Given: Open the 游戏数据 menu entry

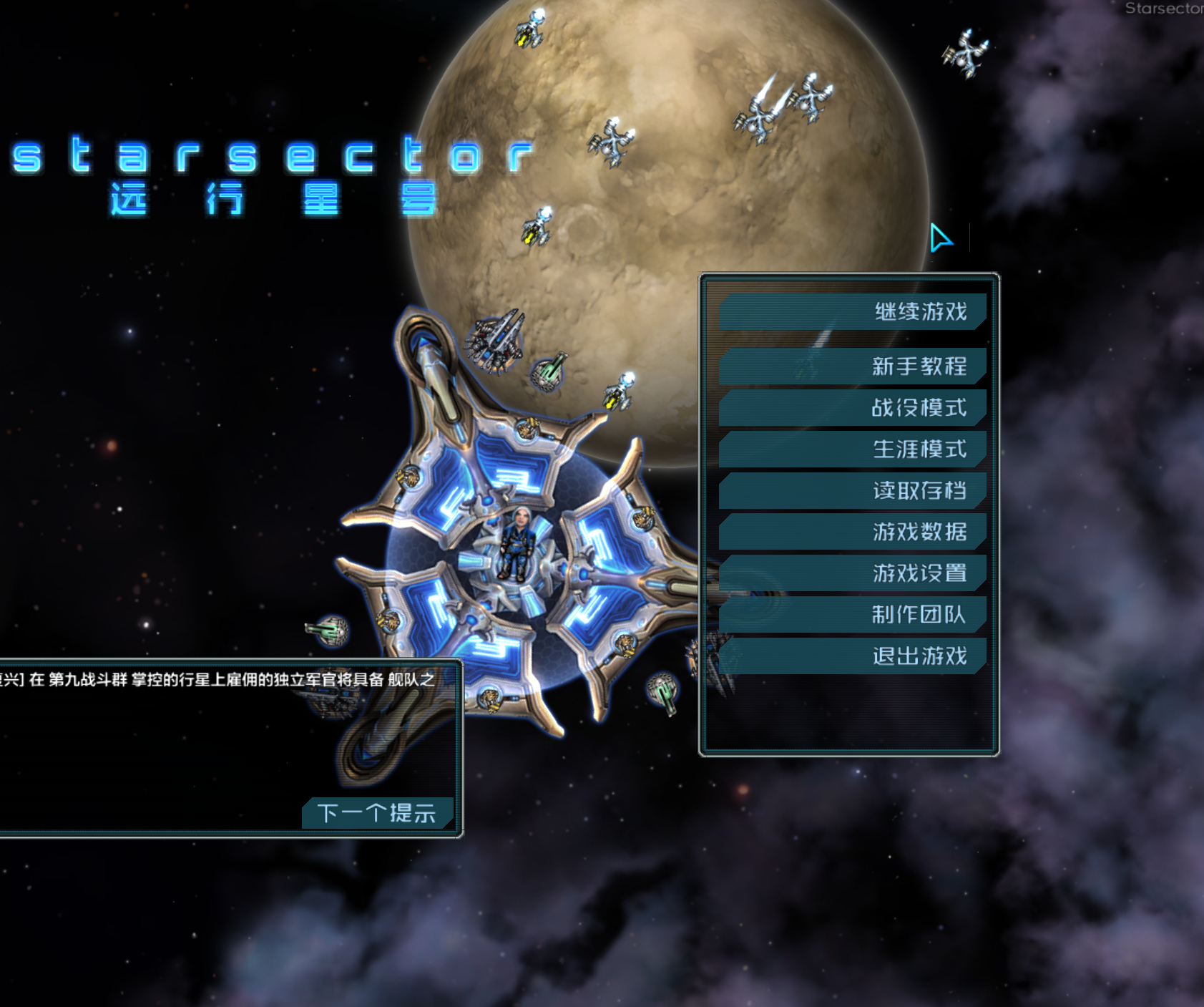Looking at the screenshot, I should (x=853, y=532).
